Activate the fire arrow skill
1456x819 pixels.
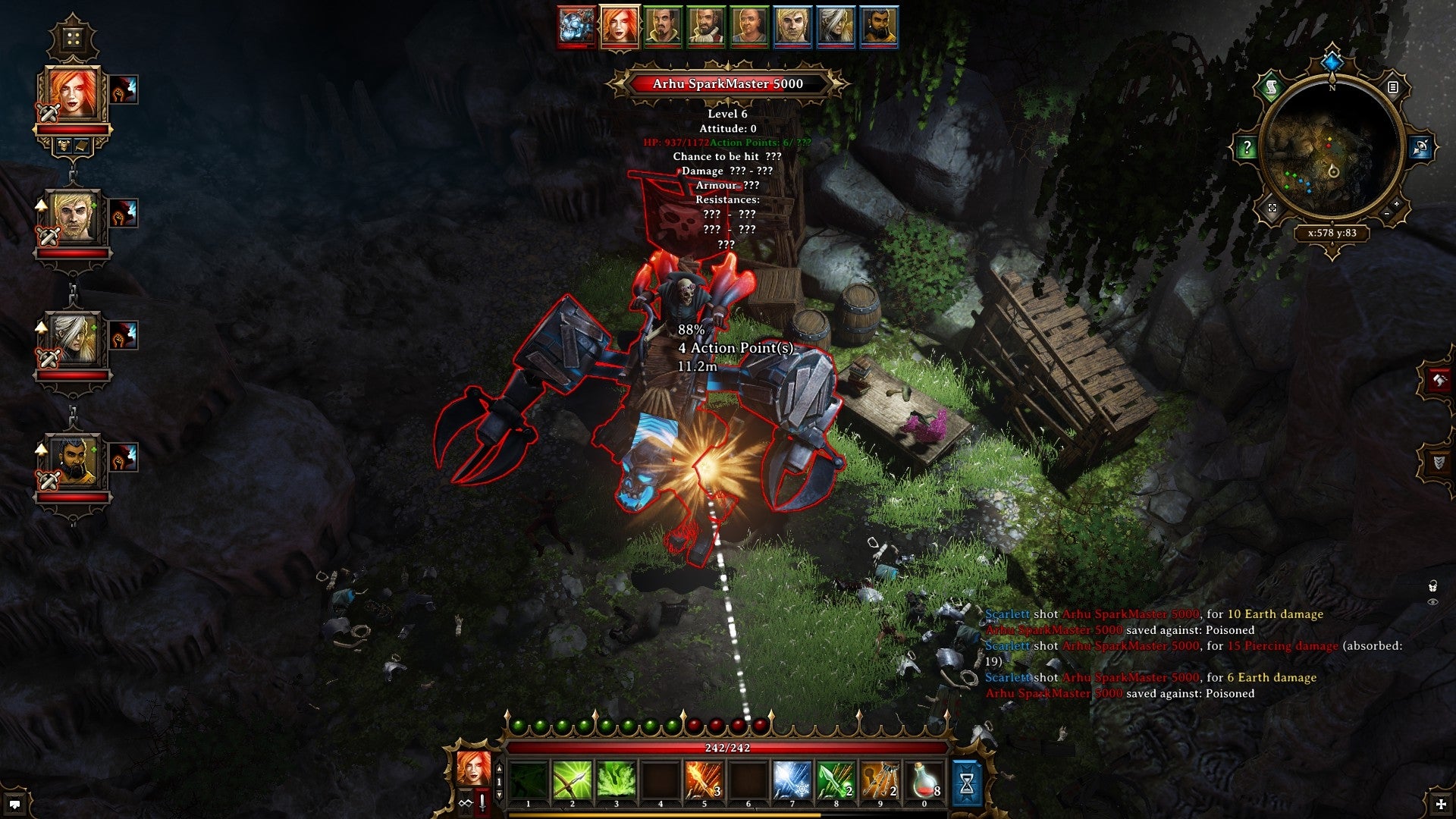coord(703,781)
